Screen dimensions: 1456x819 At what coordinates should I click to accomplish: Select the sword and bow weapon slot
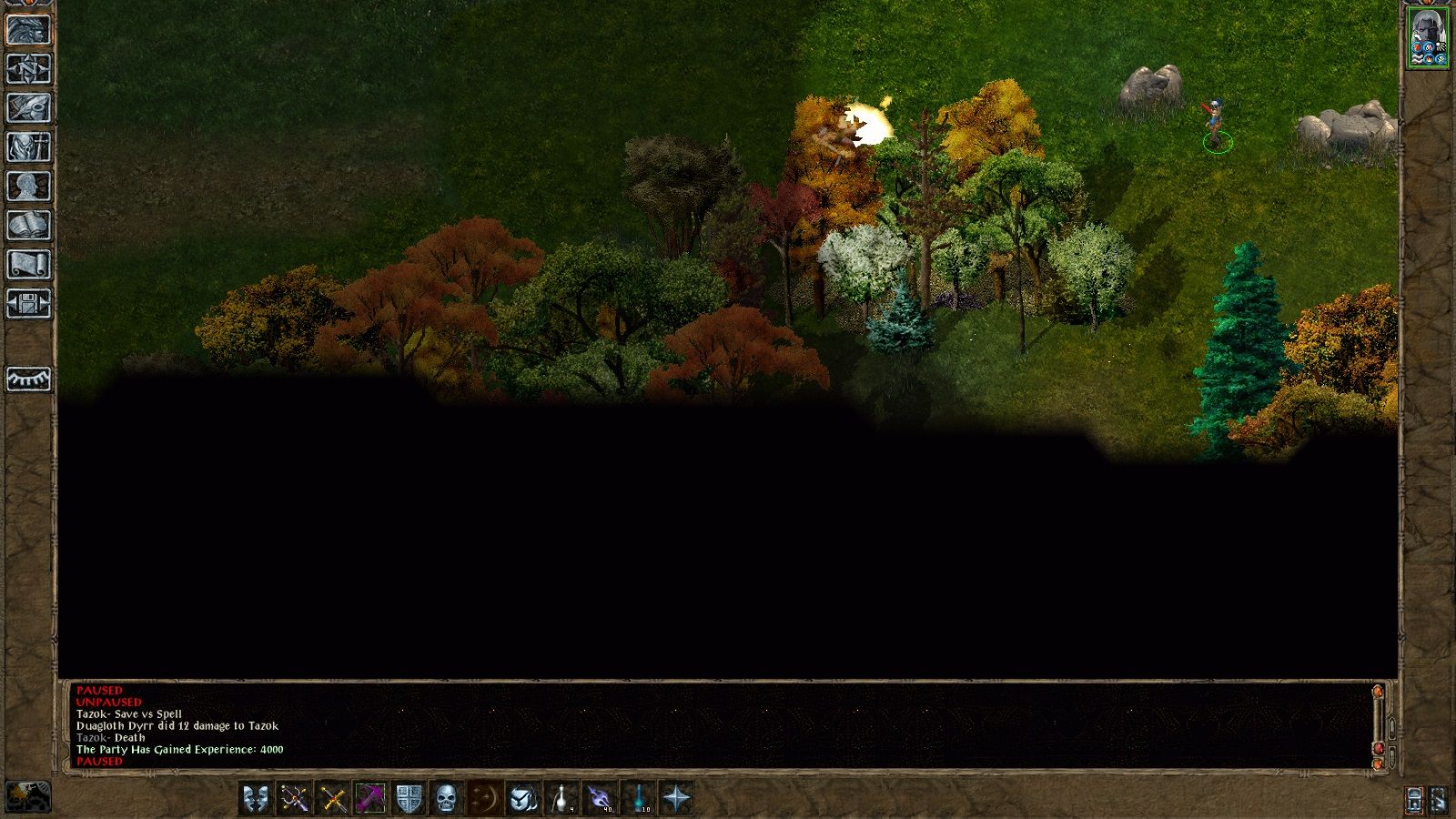294,799
